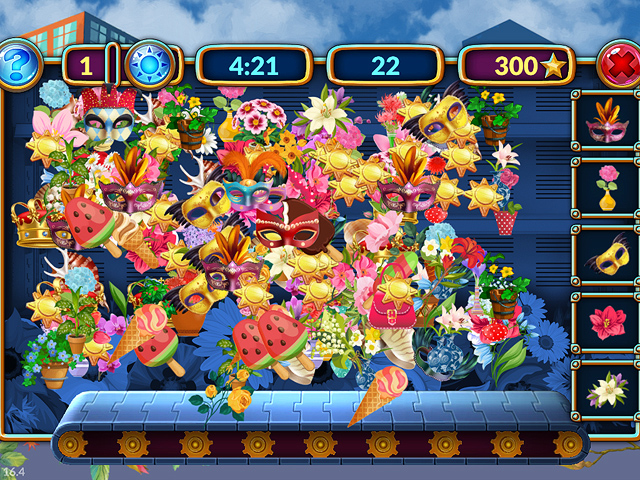Viewport: 640px width, 480px height.
Task: Pick the red flower target slot
Action: point(605,323)
